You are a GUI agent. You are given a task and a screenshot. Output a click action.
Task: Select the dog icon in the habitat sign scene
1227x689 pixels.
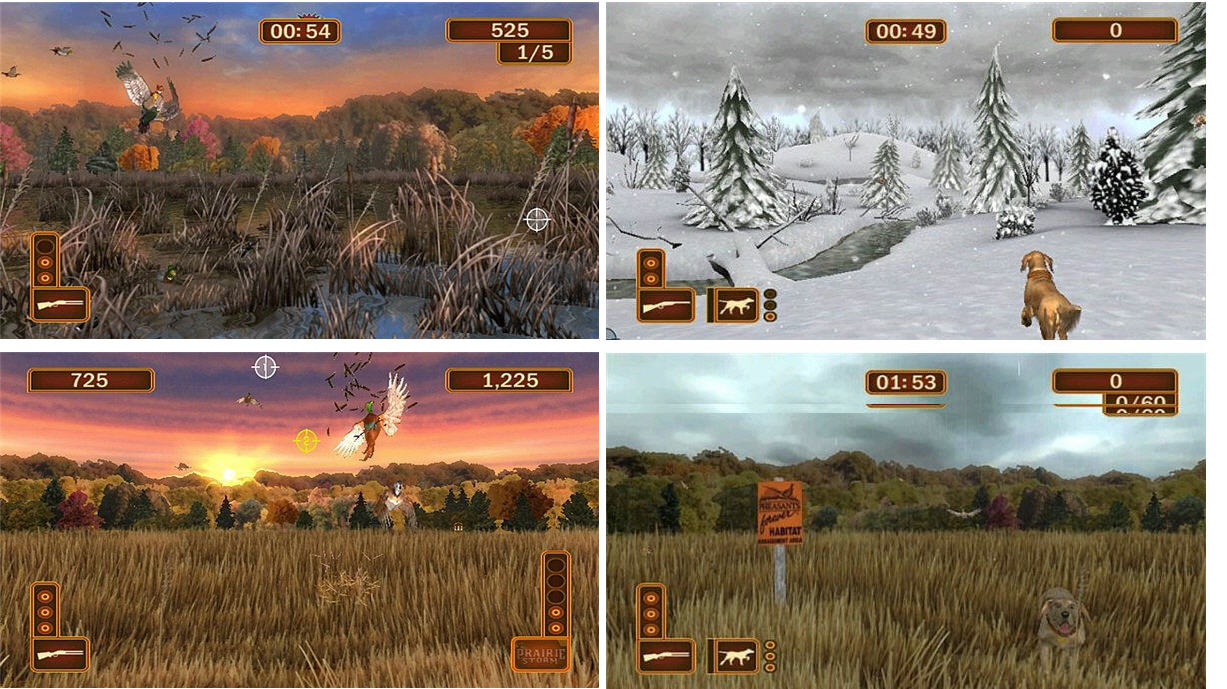click(x=735, y=656)
